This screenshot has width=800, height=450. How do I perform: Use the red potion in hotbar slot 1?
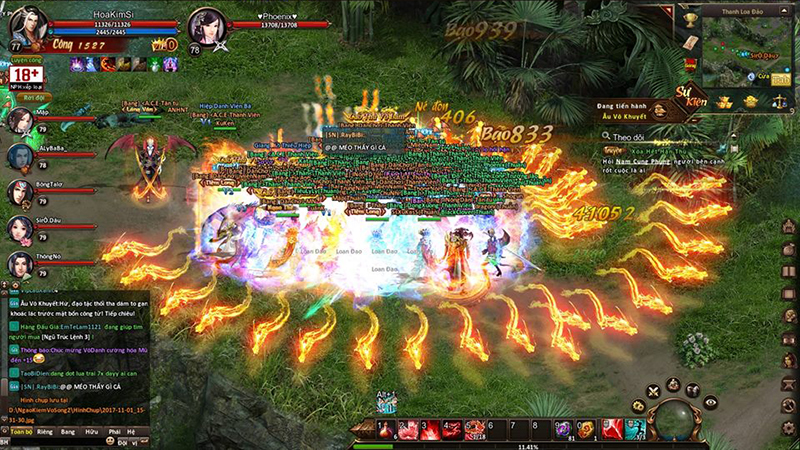(384, 430)
